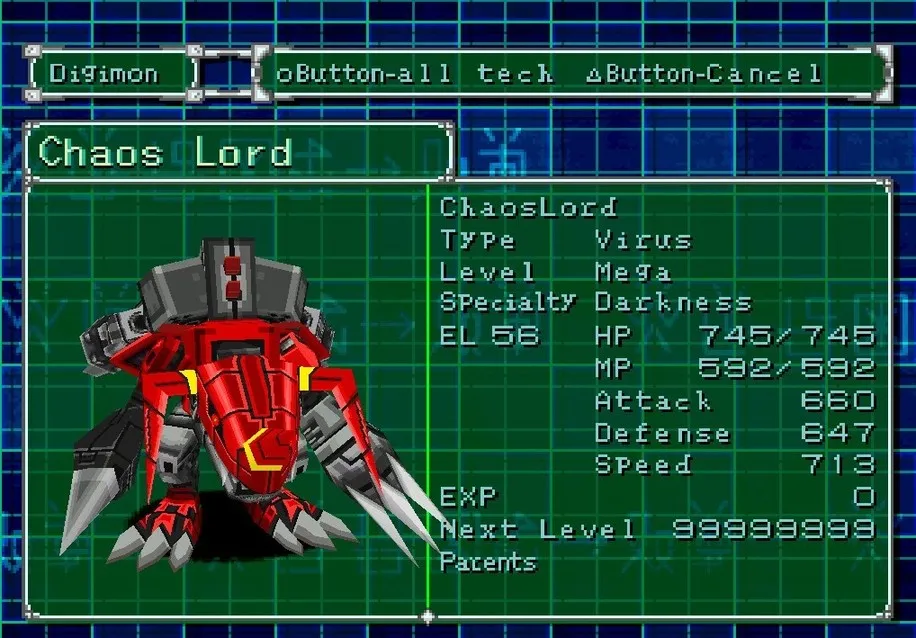Click the Chaos Lord name panel

tap(238, 153)
